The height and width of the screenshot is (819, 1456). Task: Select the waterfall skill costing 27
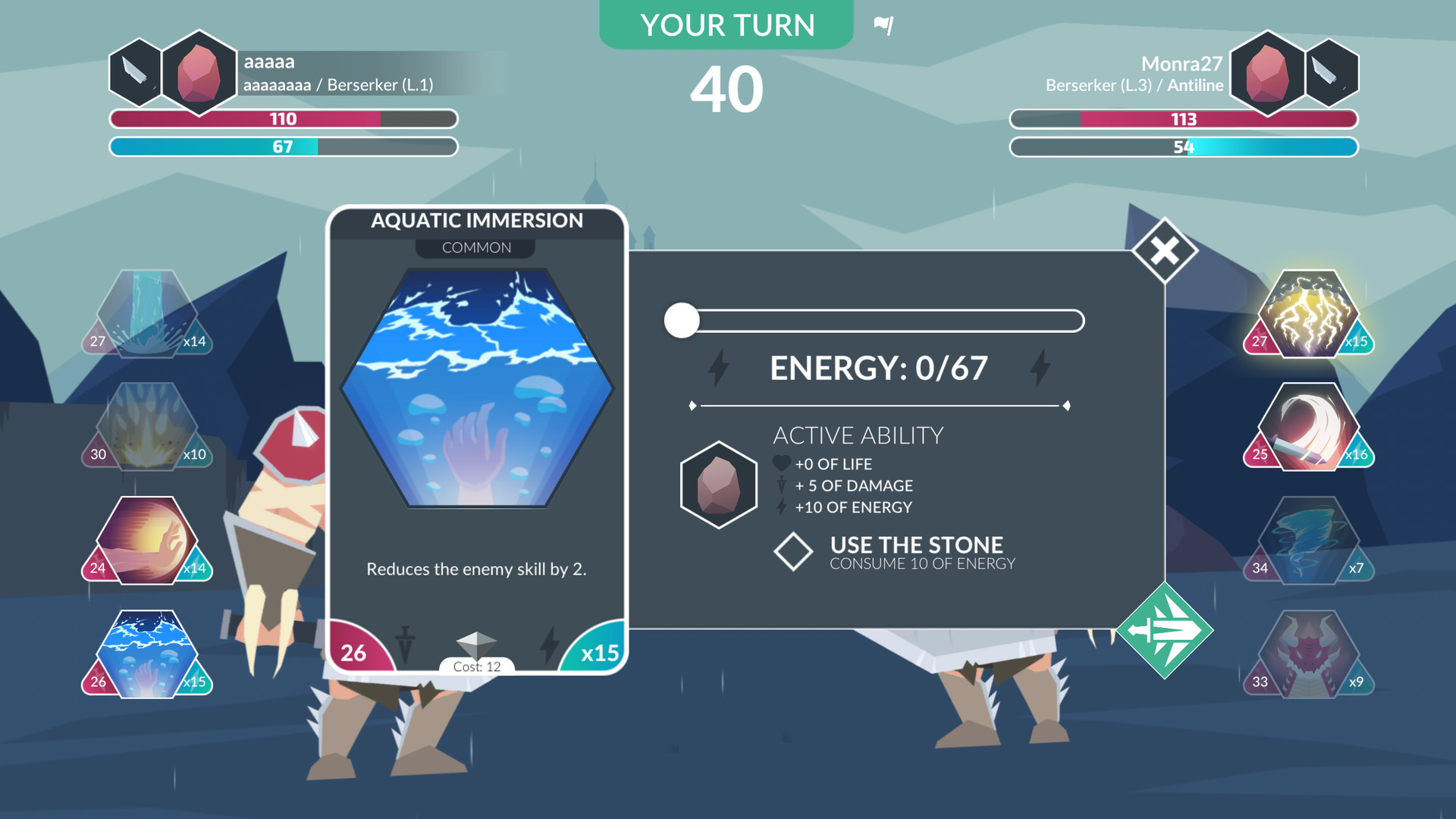[146, 312]
